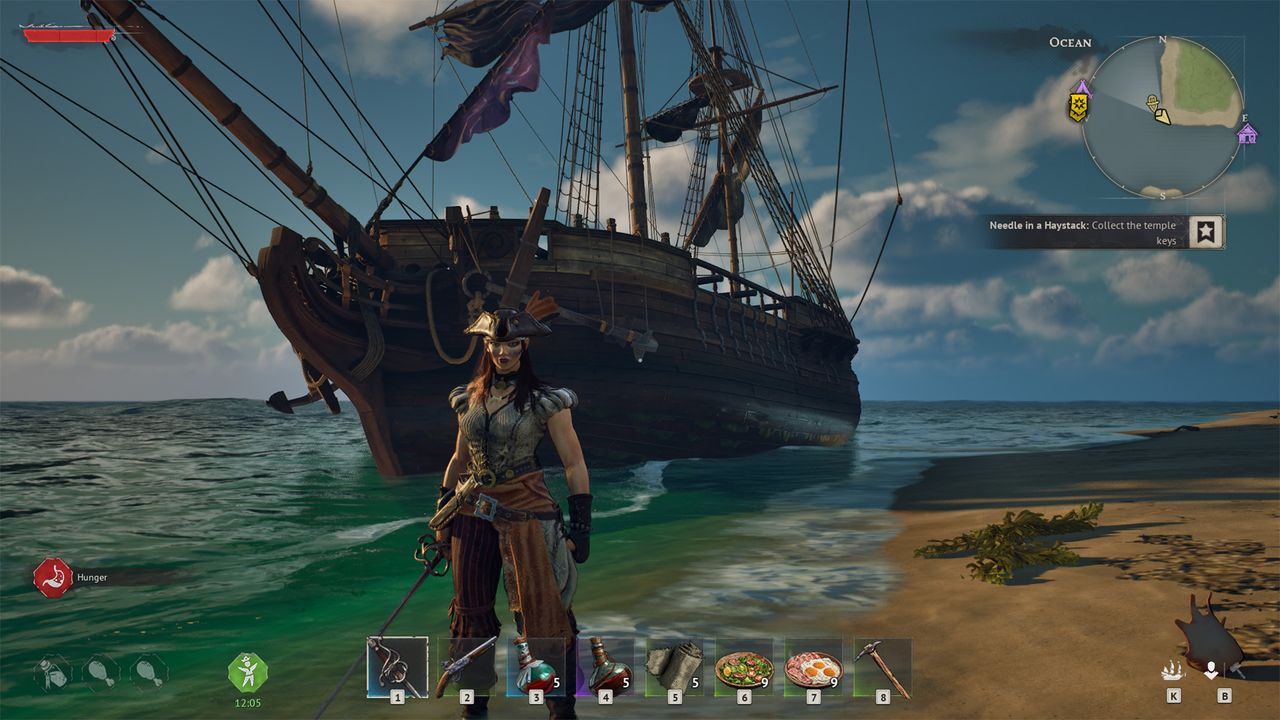Choose the cloth bandage roll slot

(x=673, y=666)
